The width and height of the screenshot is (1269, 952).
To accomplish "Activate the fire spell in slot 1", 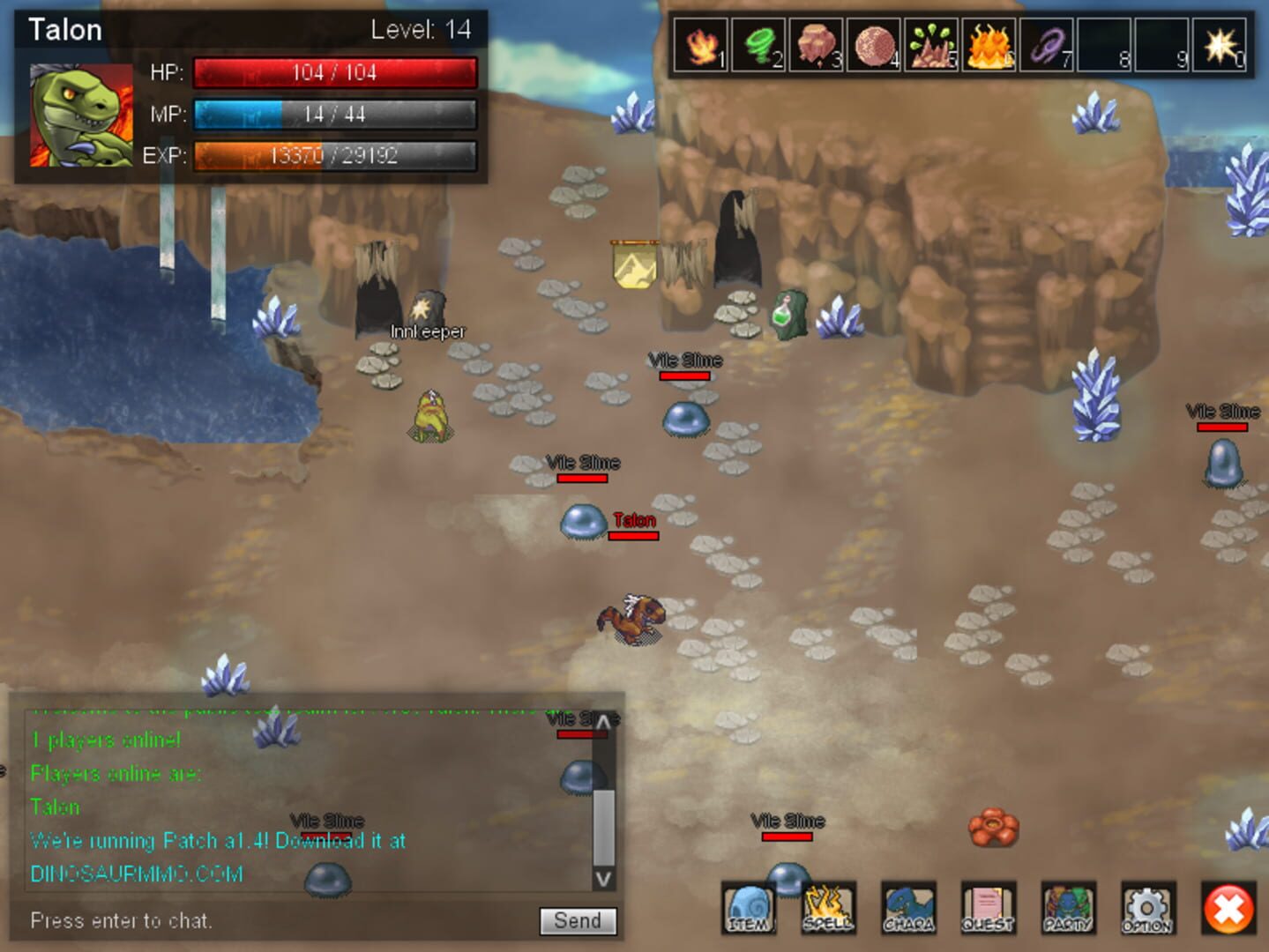I will (x=701, y=45).
